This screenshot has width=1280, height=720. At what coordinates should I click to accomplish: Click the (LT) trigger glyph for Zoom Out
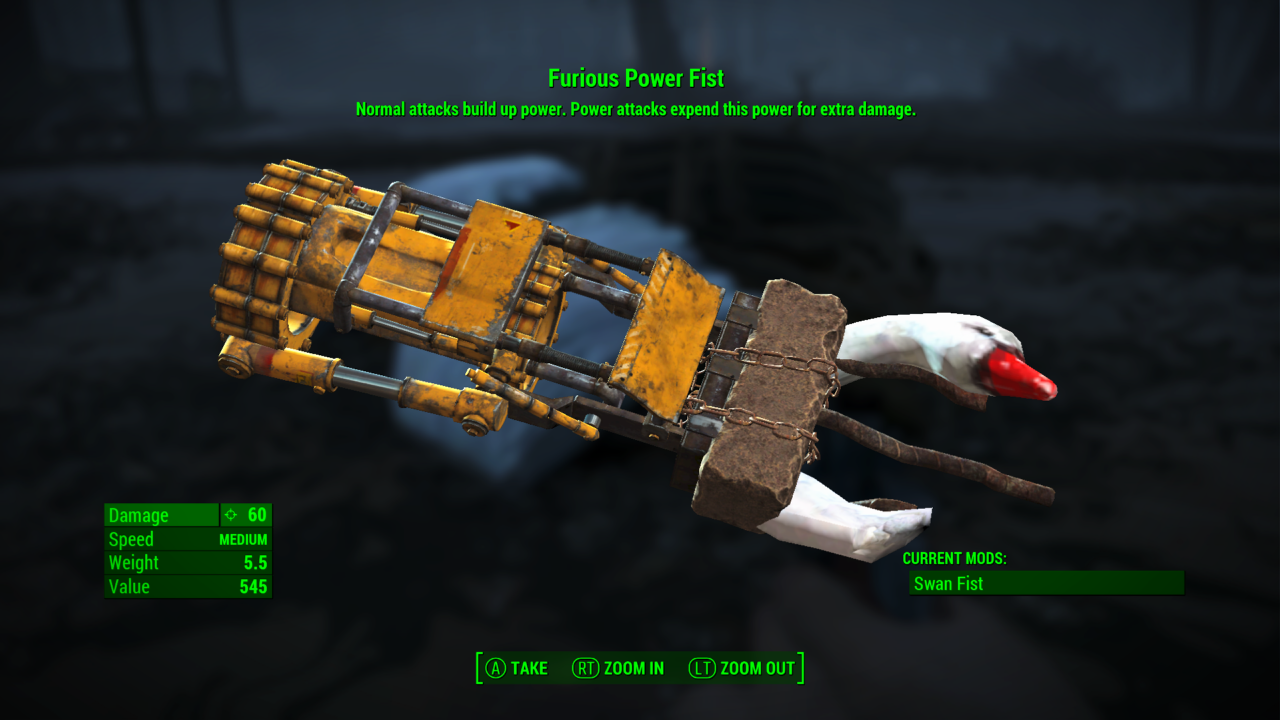pos(701,668)
